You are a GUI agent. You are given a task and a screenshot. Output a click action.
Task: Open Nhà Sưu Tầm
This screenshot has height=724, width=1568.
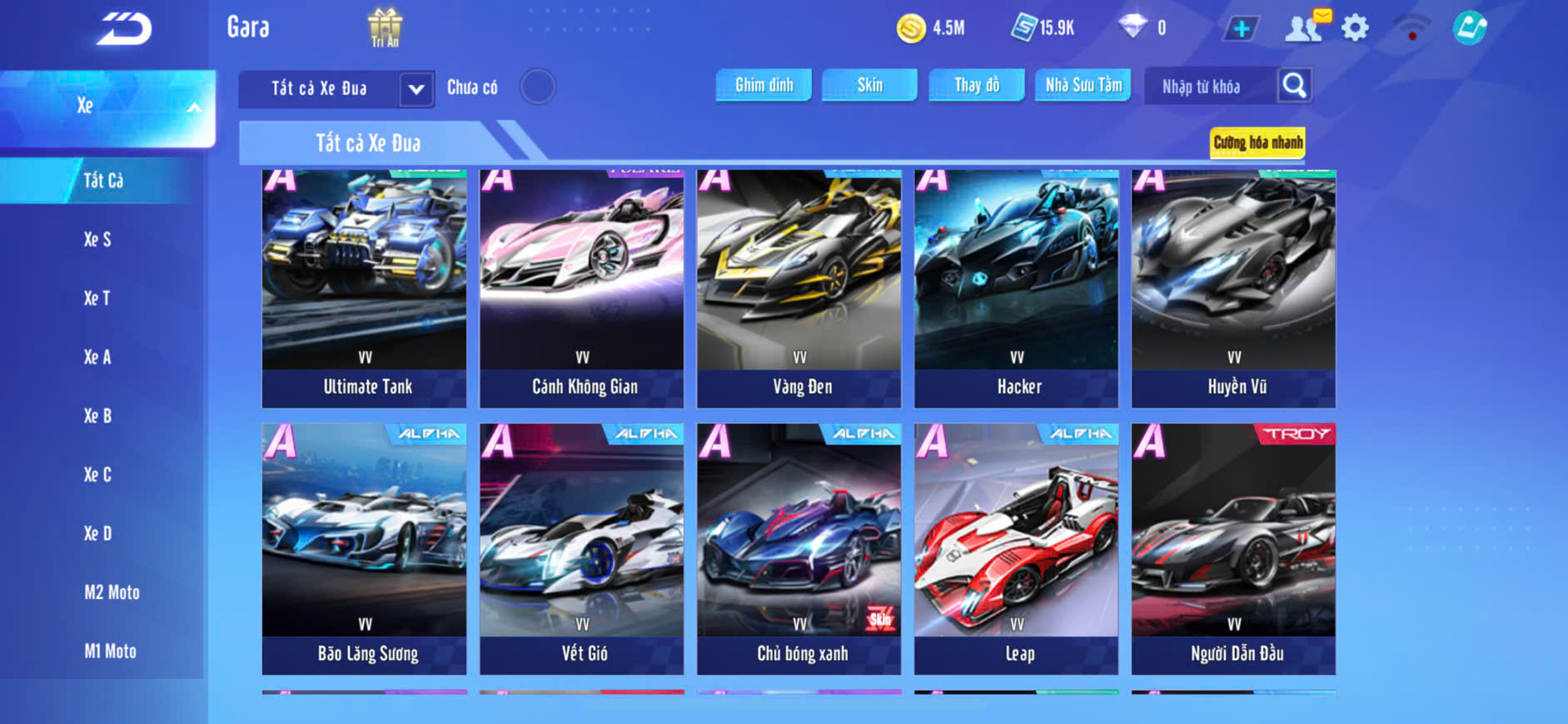(1083, 85)
